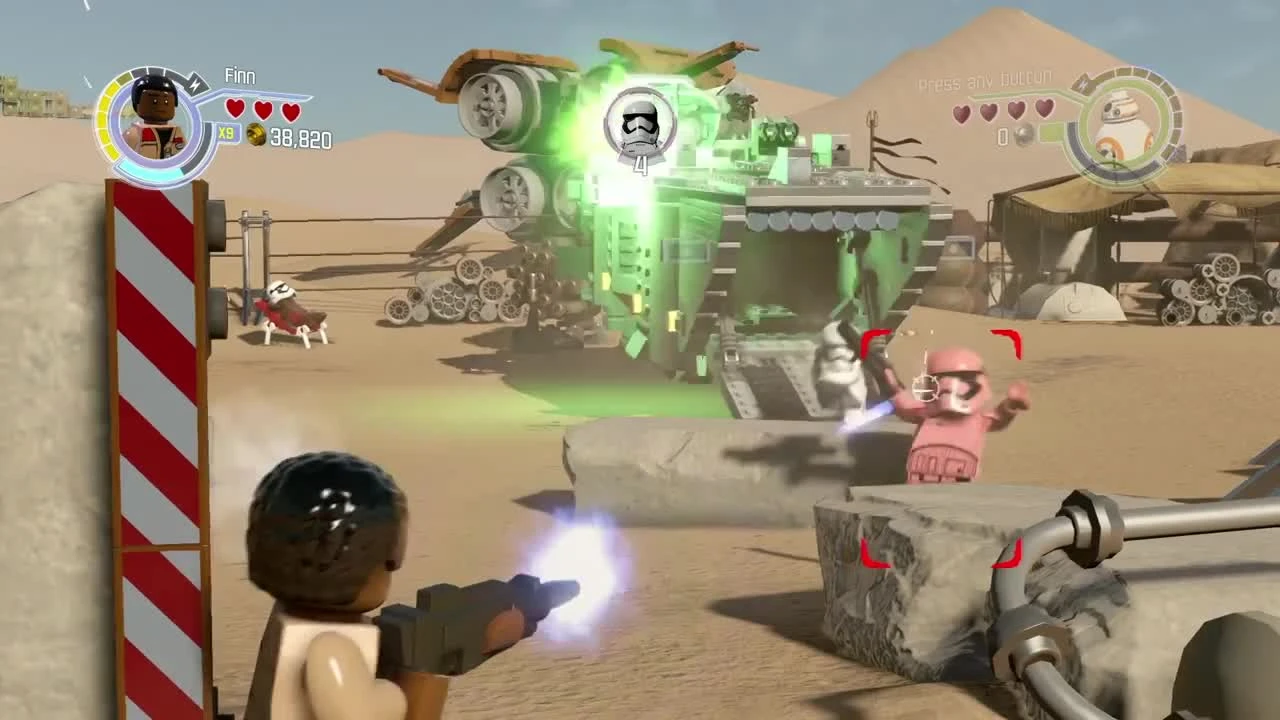Screen dimensions: 1280x720
Task: Click the lightning bolt on BB-8's HUD ring
Action: 1084,83
